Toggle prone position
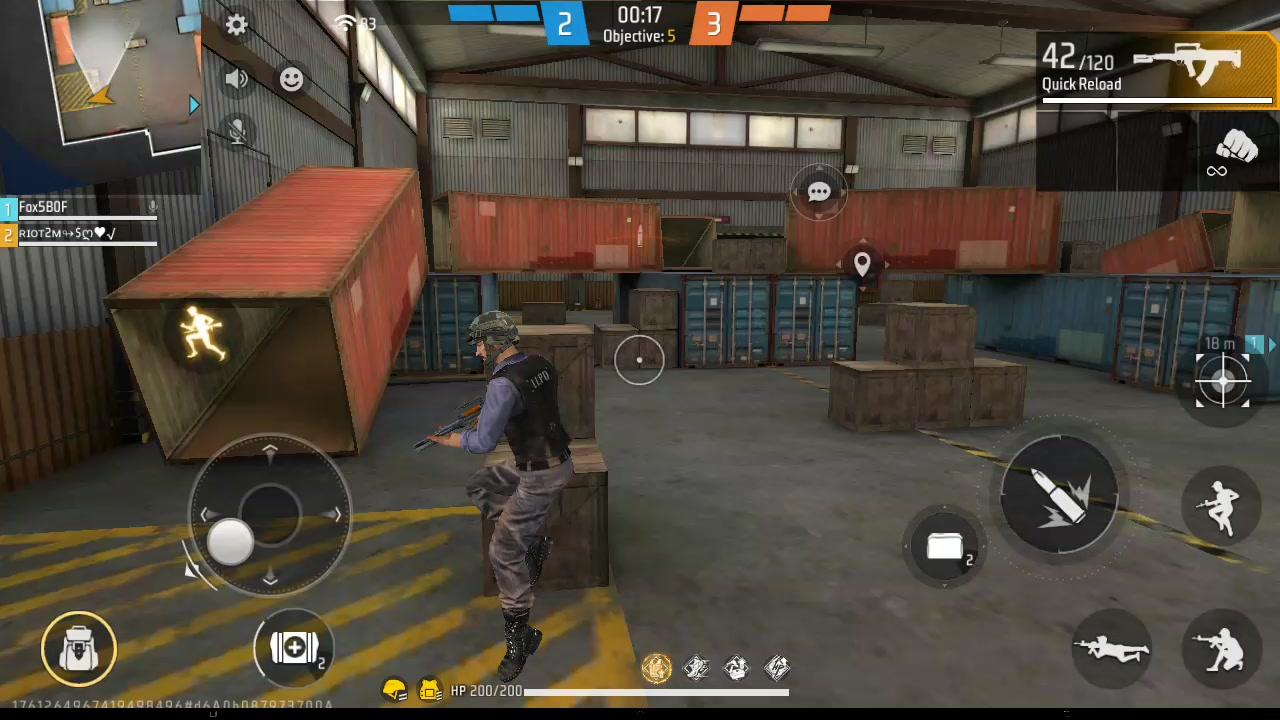 point(1112,650)
